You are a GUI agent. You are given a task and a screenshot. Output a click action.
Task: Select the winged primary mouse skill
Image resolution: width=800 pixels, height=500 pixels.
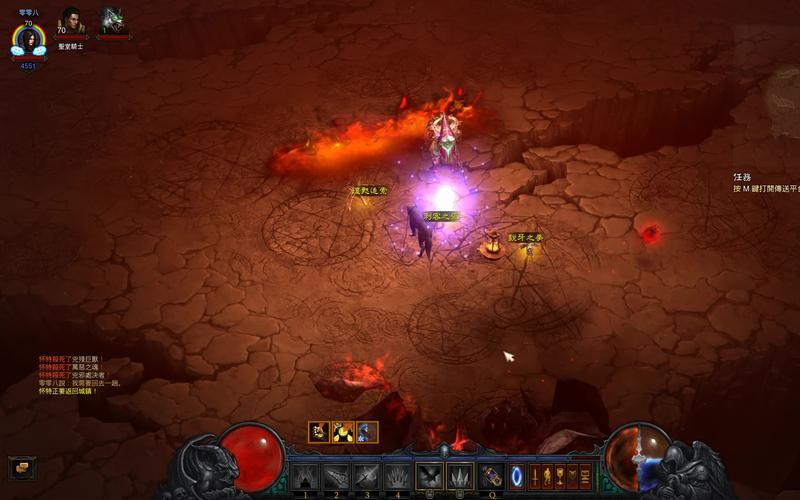coord(430,476)
